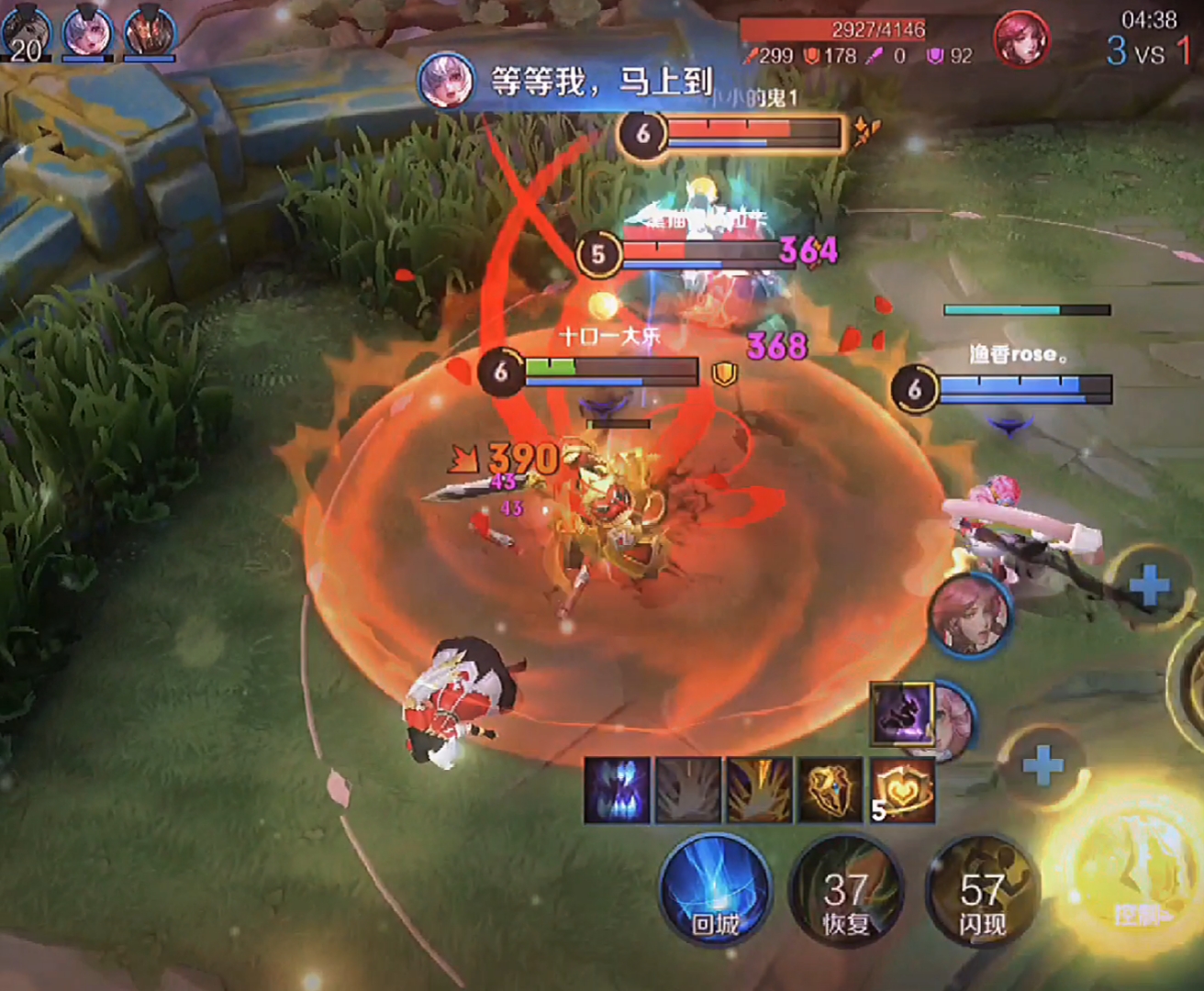Select the dead teammate portrait showing 20
The image size is (1204, 991).
[26, 31]
